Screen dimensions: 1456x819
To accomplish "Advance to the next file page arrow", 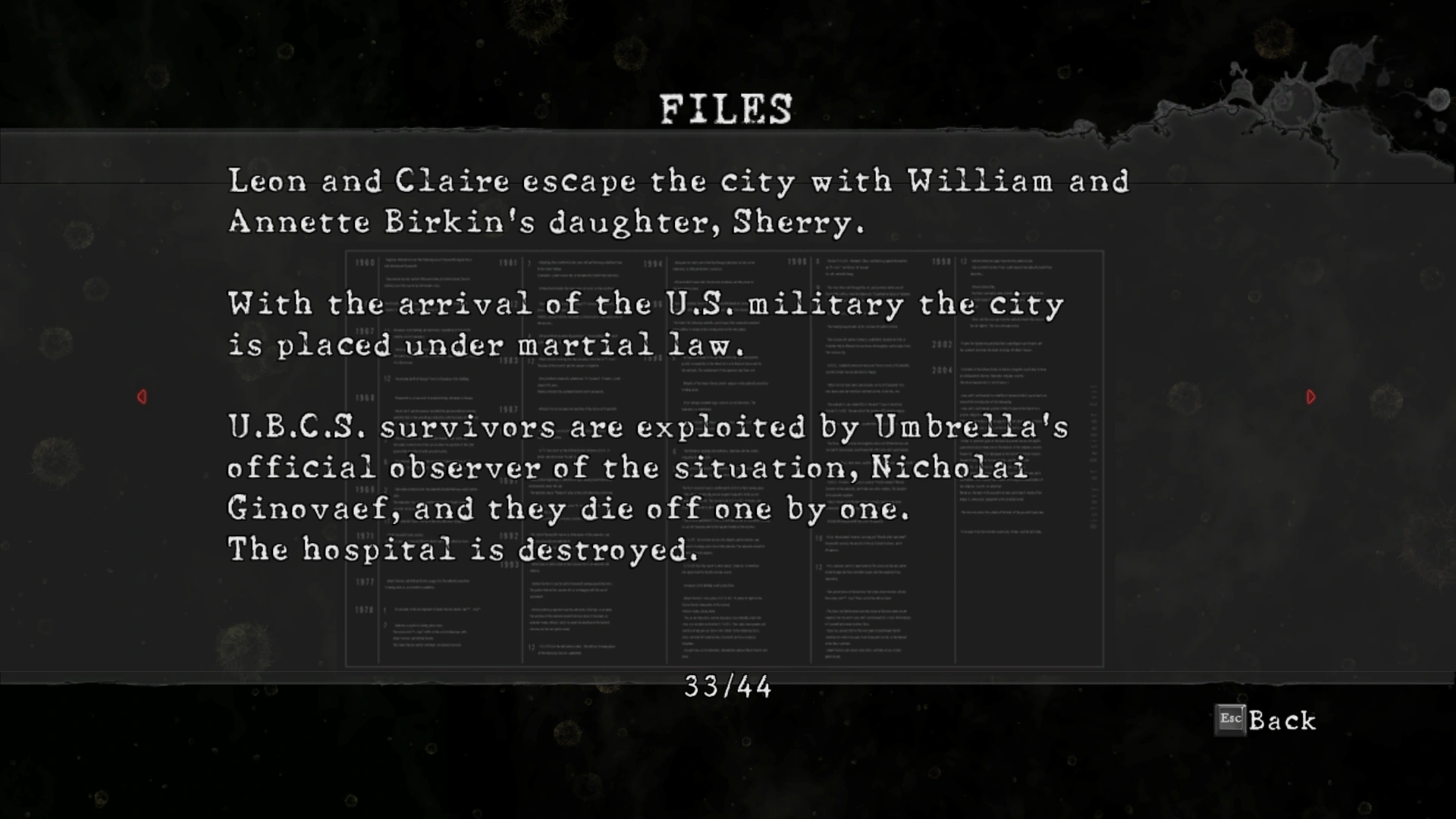I will 1311,397.
